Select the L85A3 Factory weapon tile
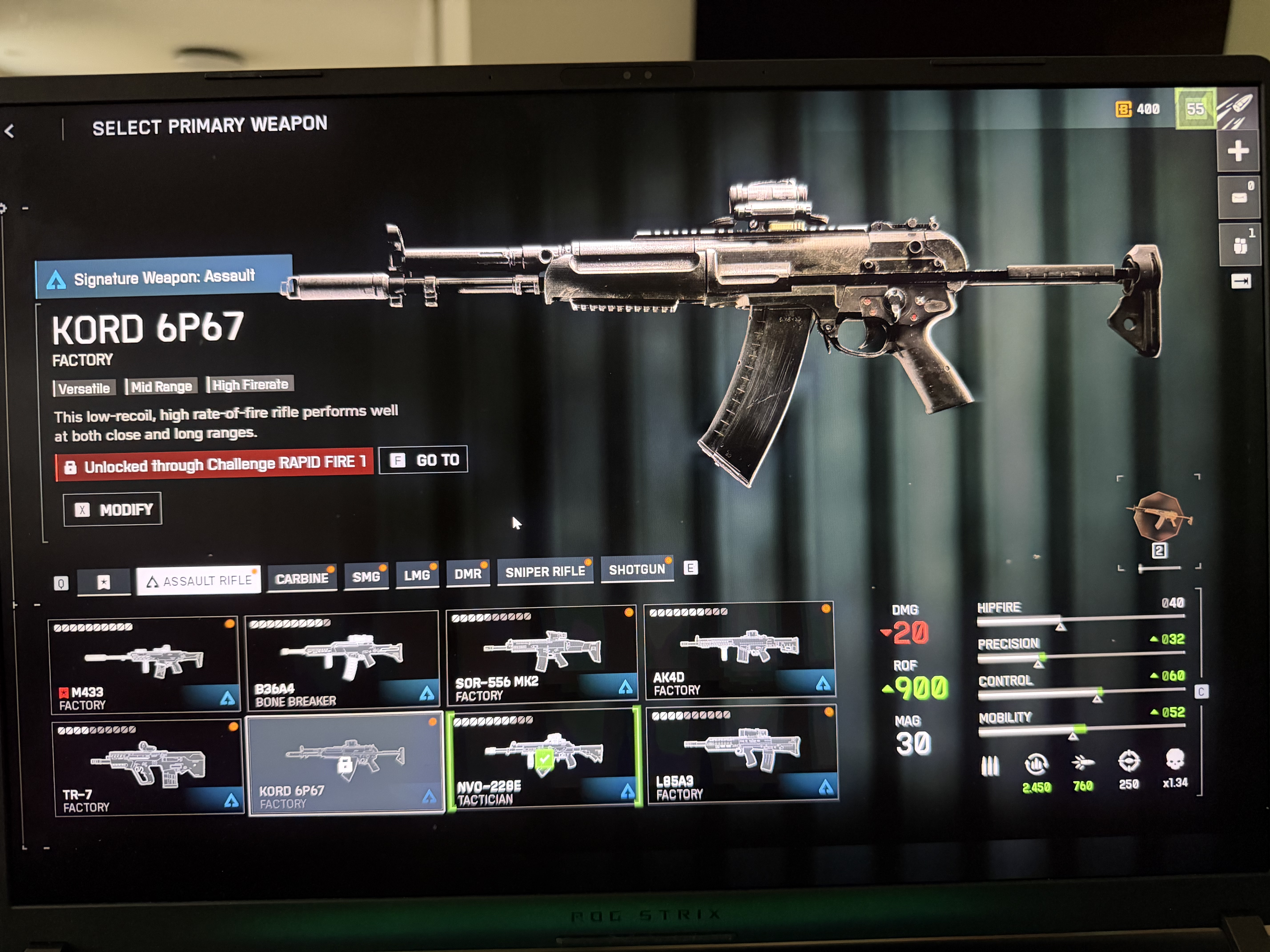The image size is (1270, 952). [x=742, y=754]
